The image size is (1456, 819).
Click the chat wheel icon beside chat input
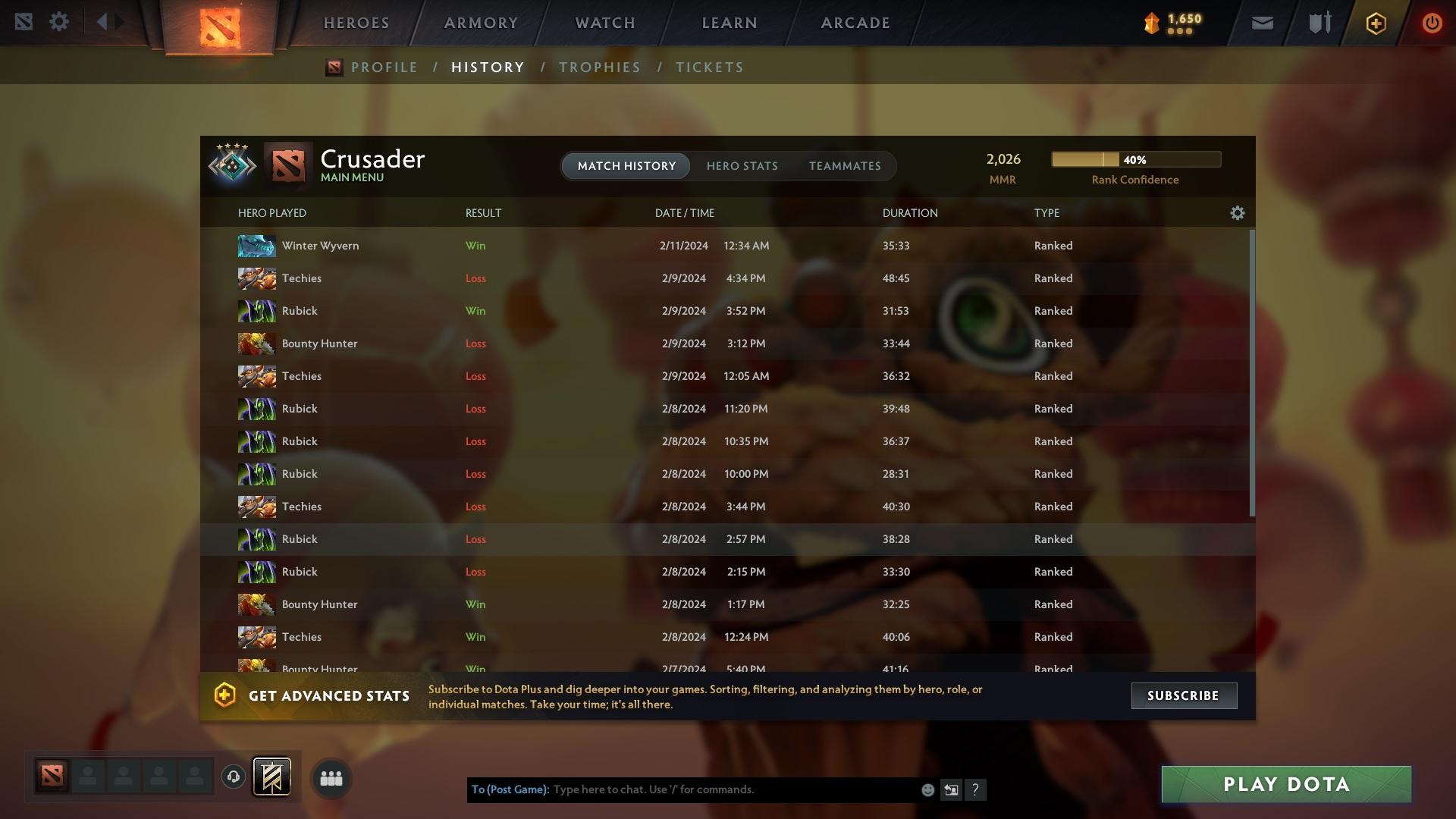[951, 789]
